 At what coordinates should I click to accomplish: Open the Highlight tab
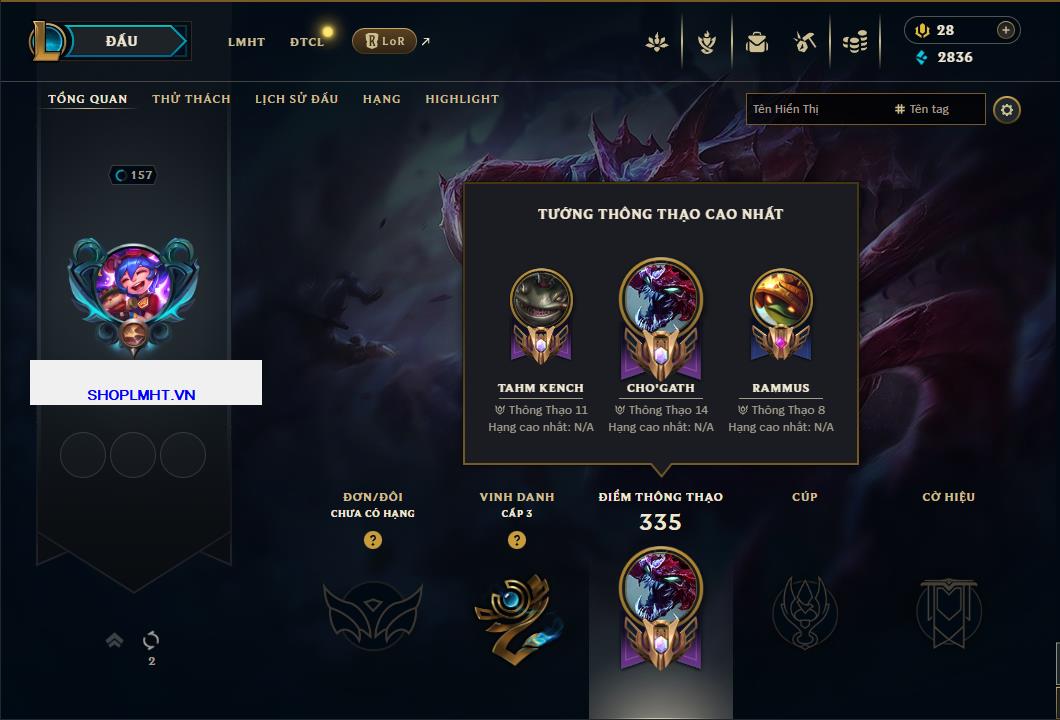tap(462, 99)
